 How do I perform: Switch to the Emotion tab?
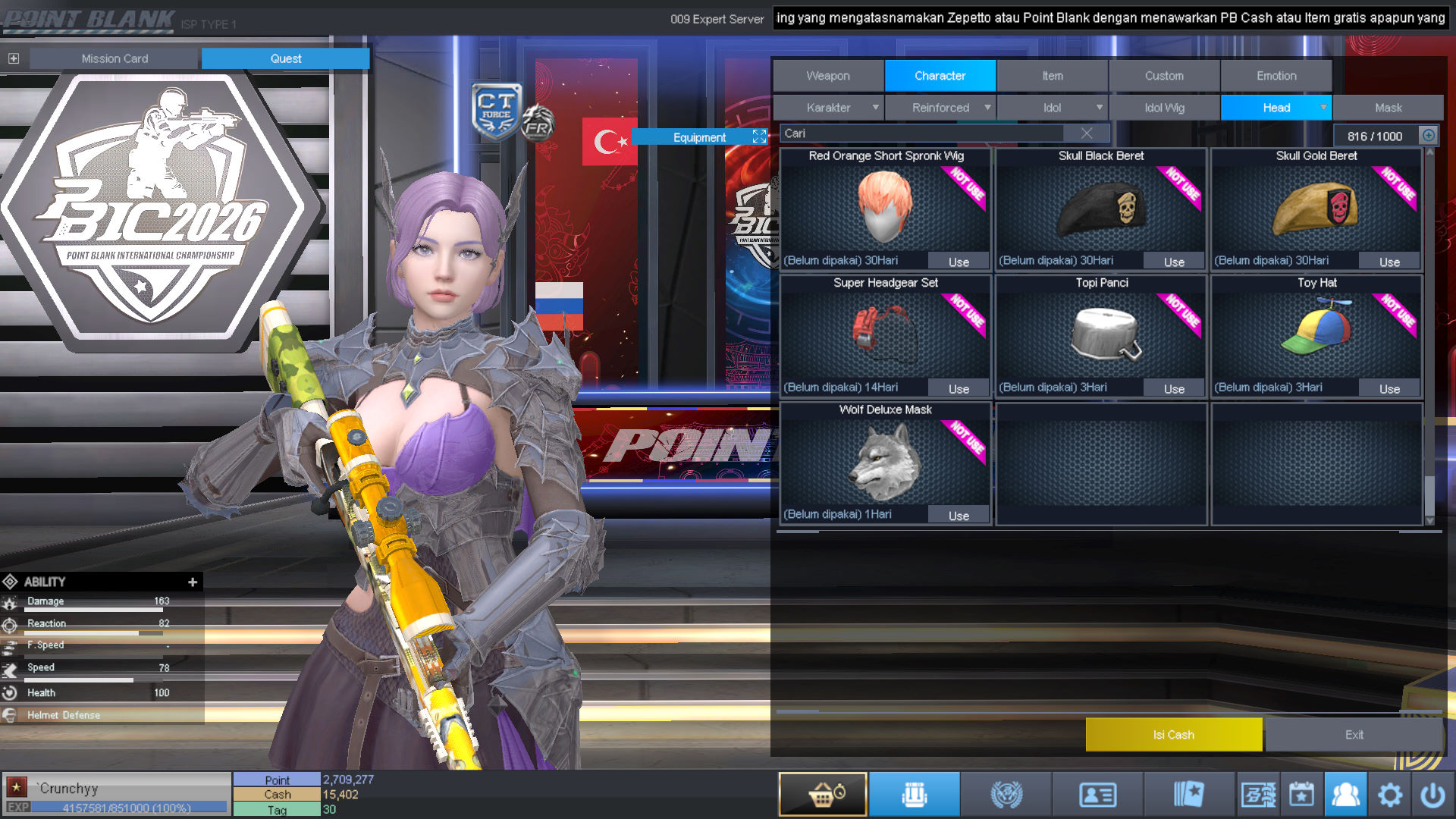pos(1276,76)
